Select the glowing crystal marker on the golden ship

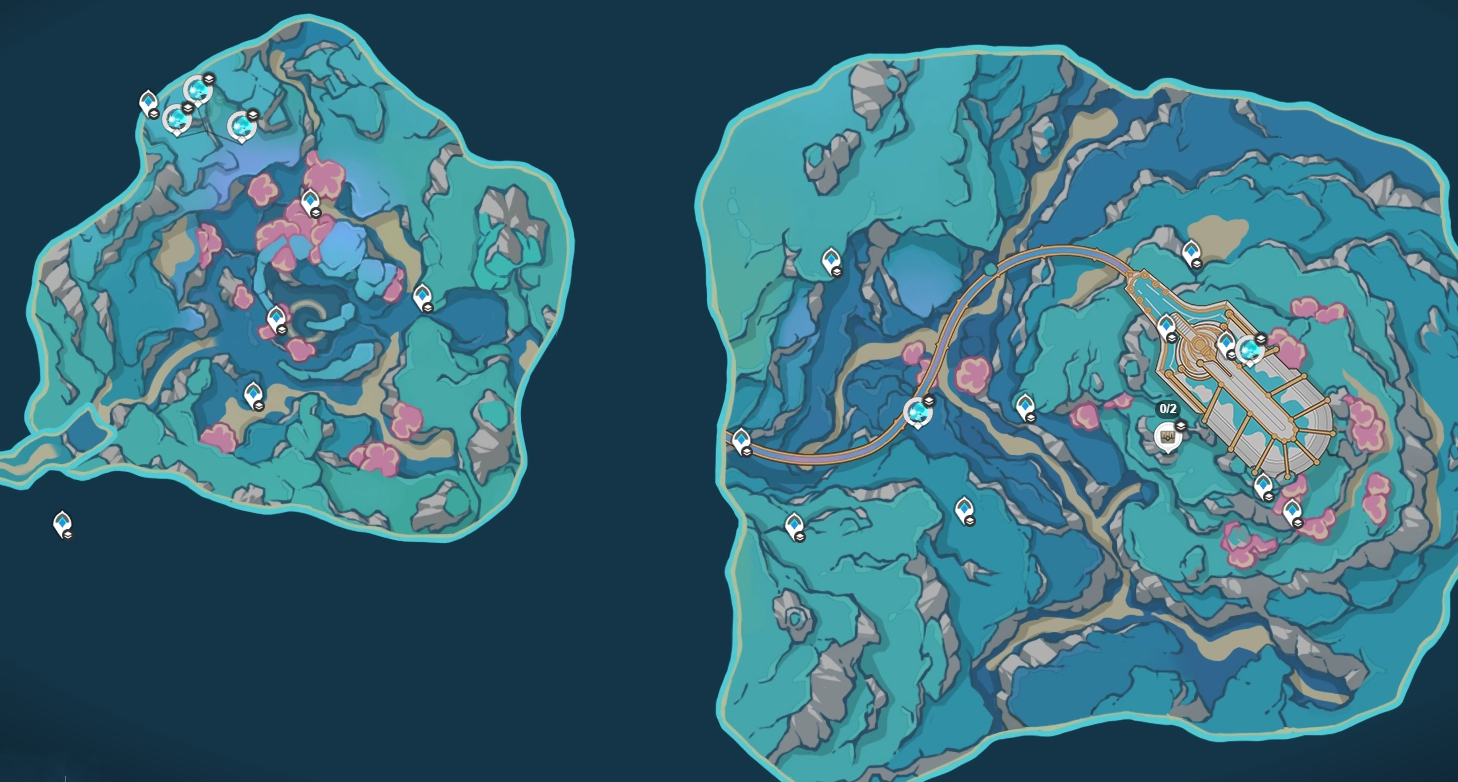(1250, 349)
